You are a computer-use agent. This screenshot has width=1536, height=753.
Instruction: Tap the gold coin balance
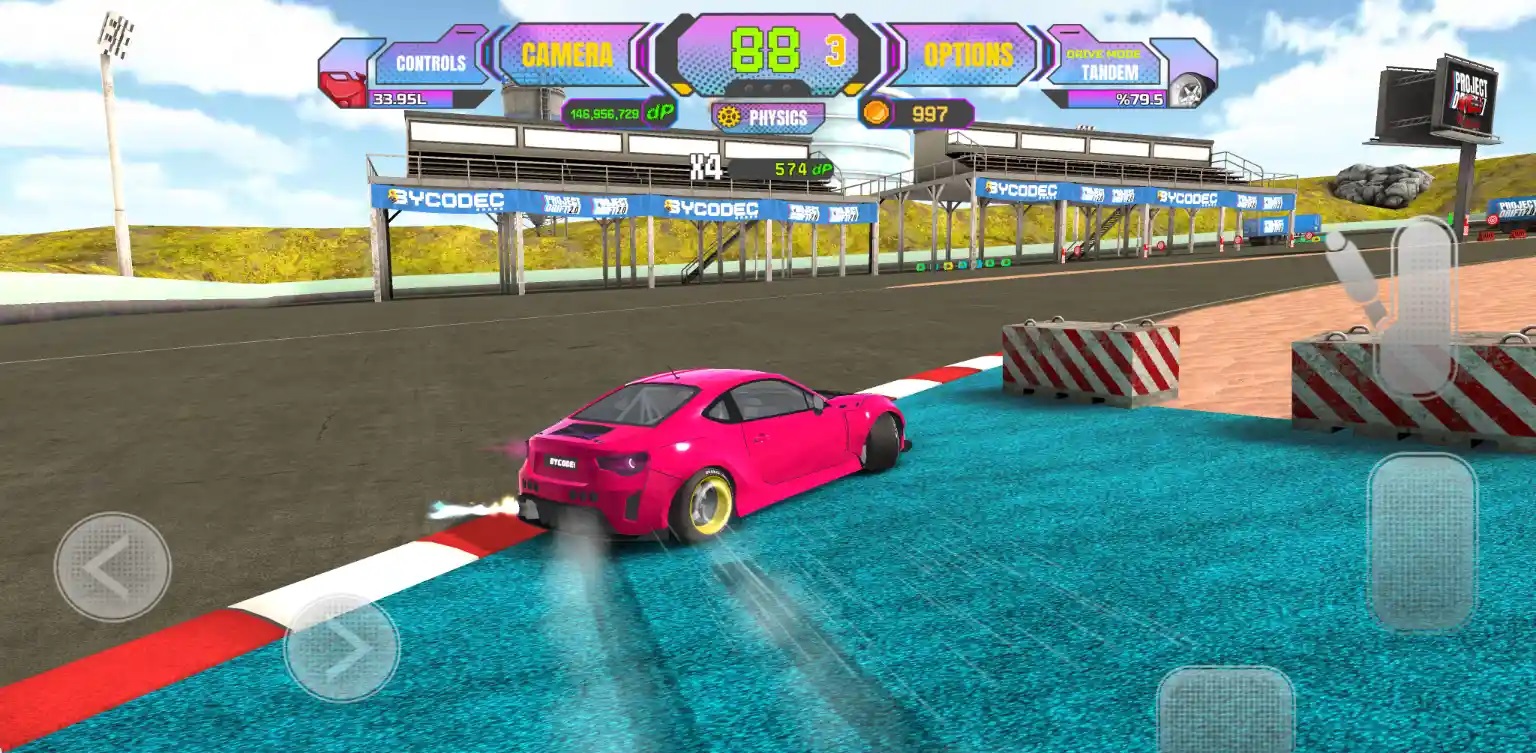coord(916,114)
